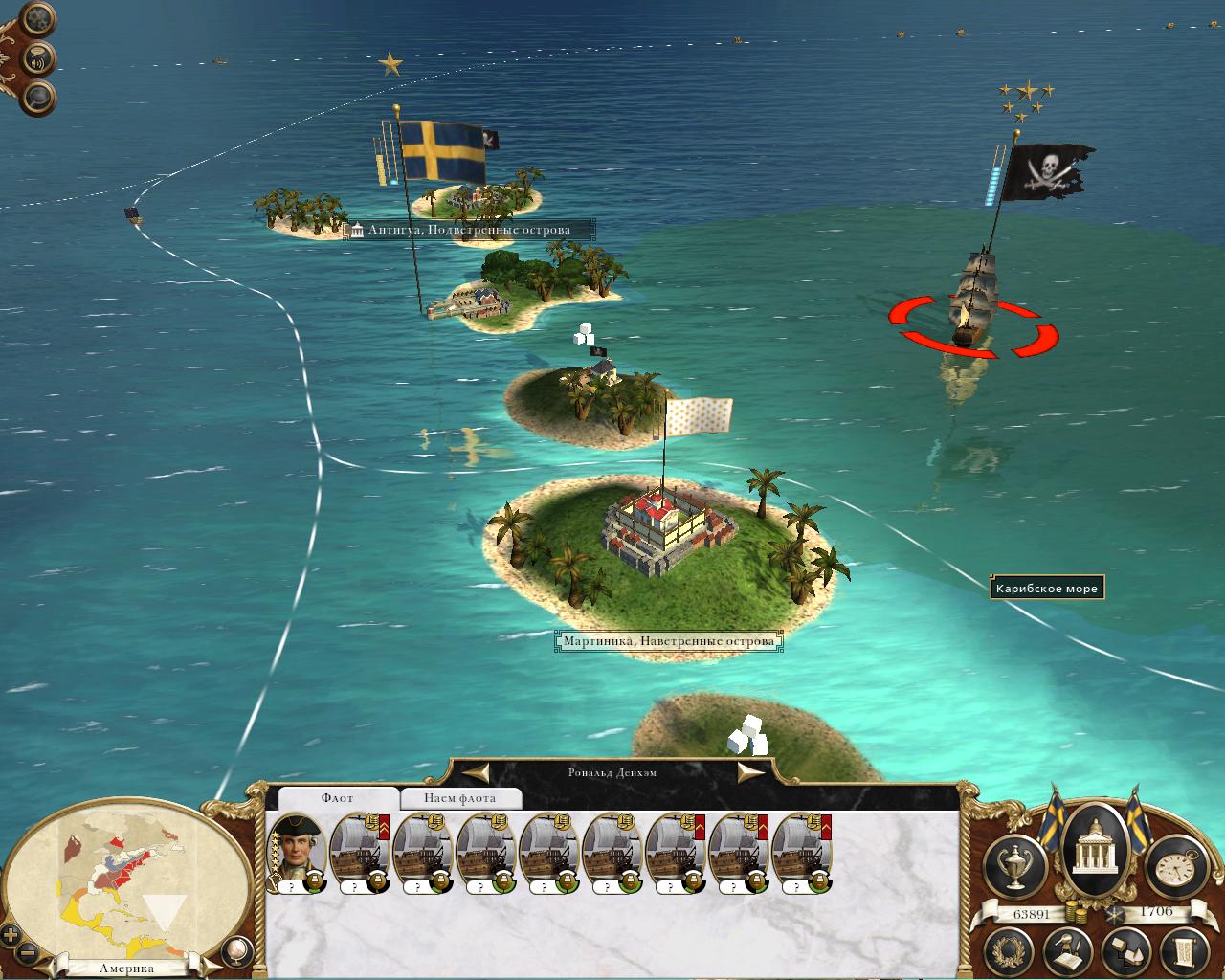Open the Наем флота tab
Screen dimensions: 1225x980
click(460, 798)
